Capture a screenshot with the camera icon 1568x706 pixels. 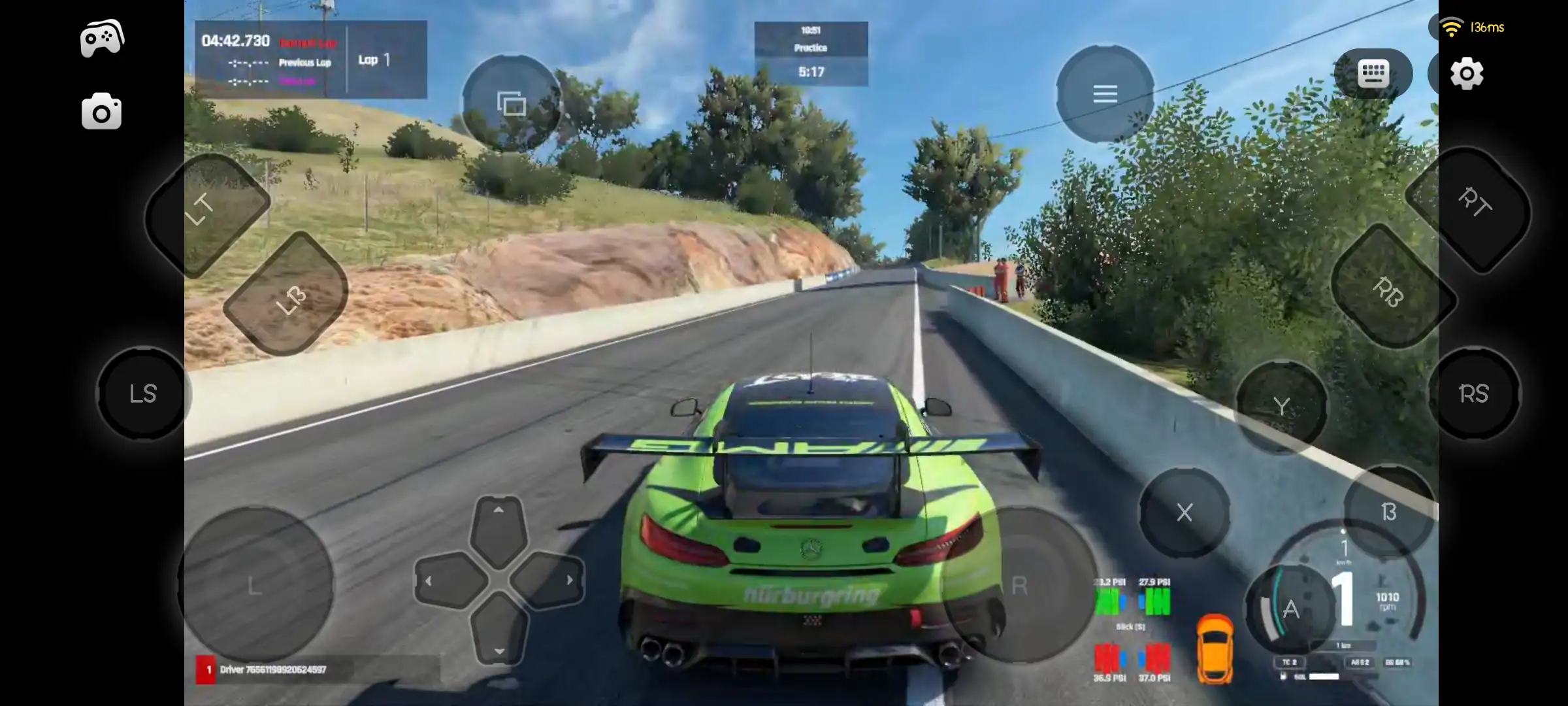[x=102, y=111]
